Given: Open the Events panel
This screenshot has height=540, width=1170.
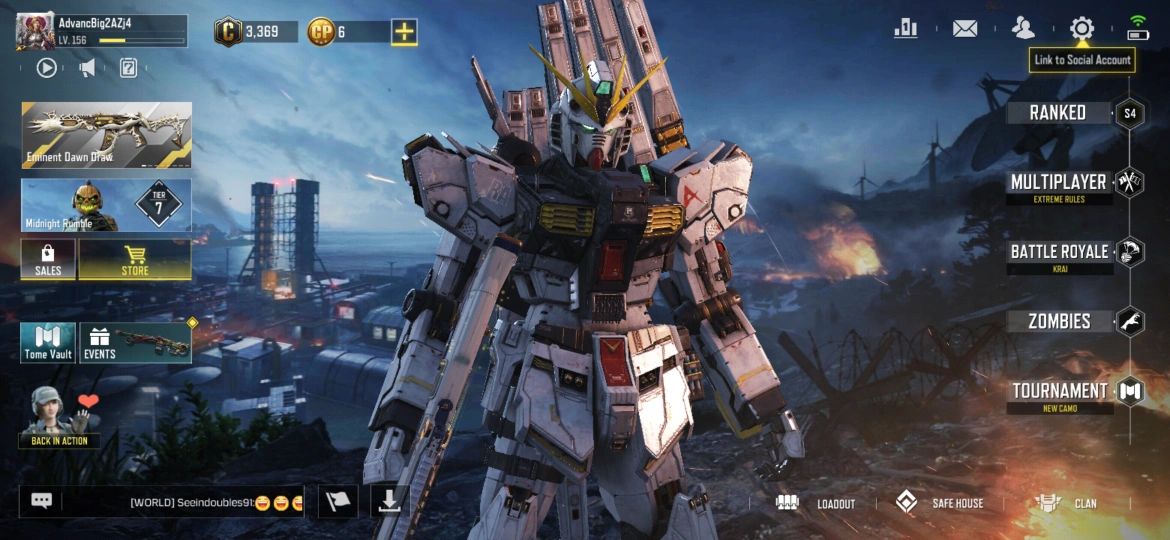Looking at the screenshot, I should point(135,342).
